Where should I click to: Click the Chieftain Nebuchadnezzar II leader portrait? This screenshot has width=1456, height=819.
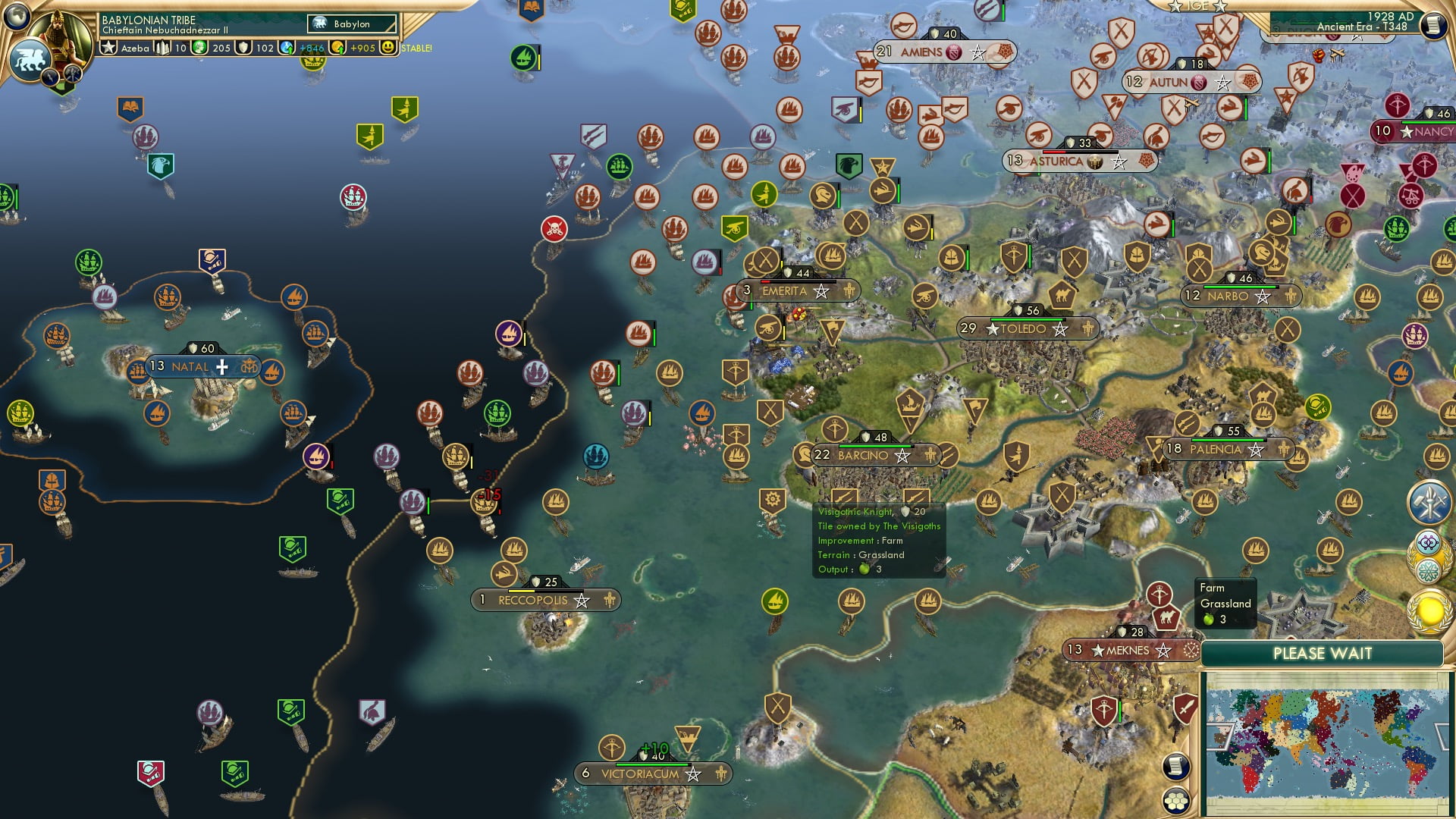pyautogui.click(x=59, y=38)
